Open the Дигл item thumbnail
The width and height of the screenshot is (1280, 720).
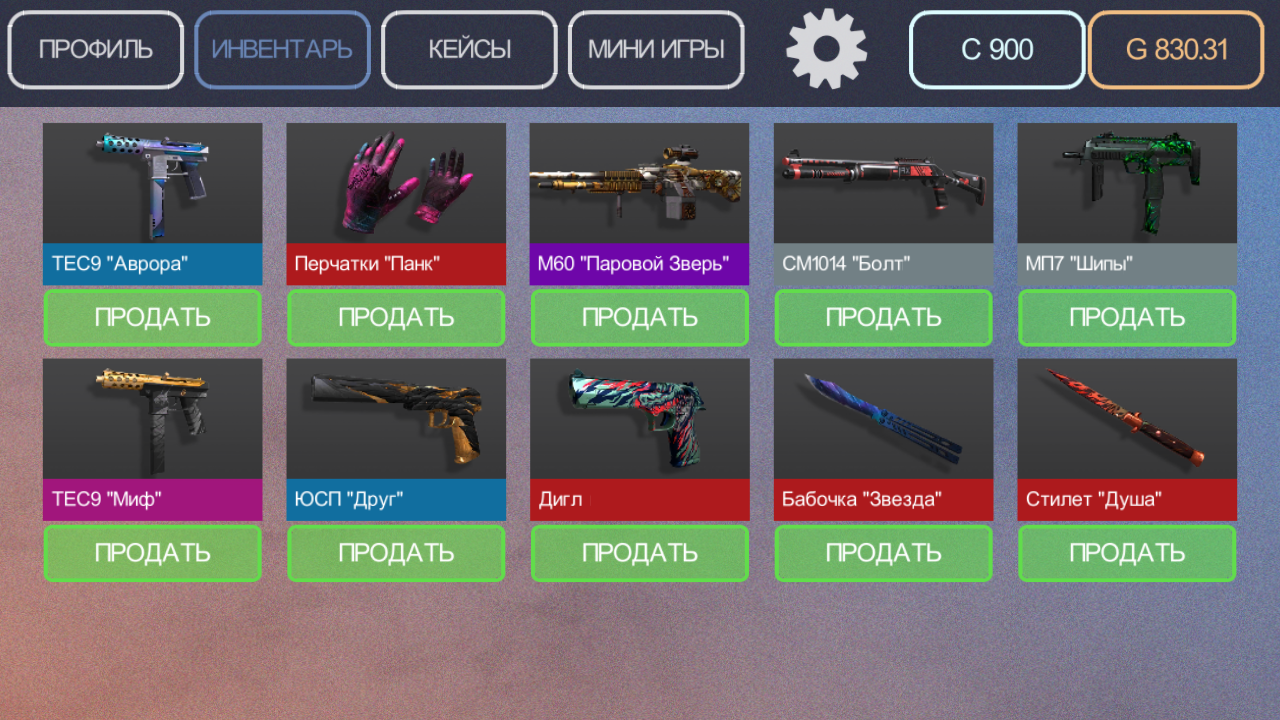click(x=639, y=418)
